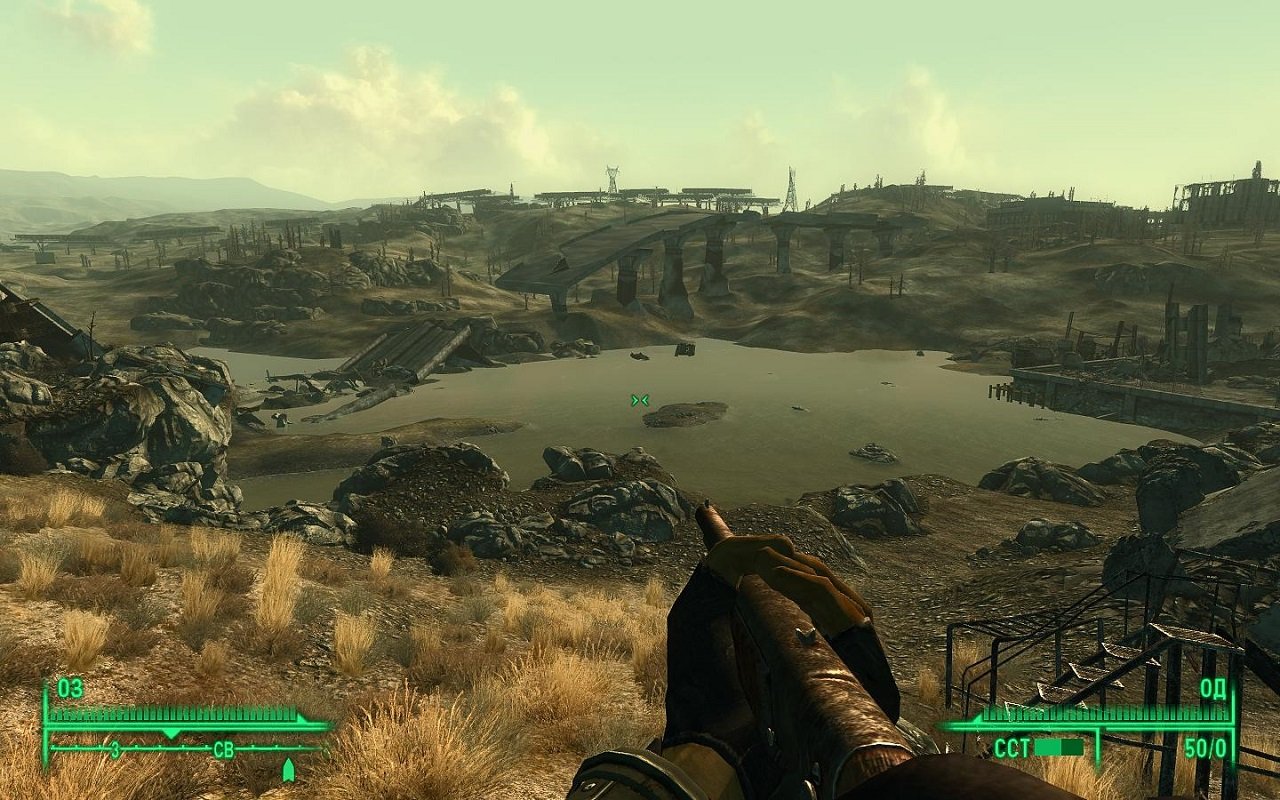Click the 50/0 ammo counter
Image resolution: width=1280 pixels, height=800 pixels.
tap(1204, 747)
